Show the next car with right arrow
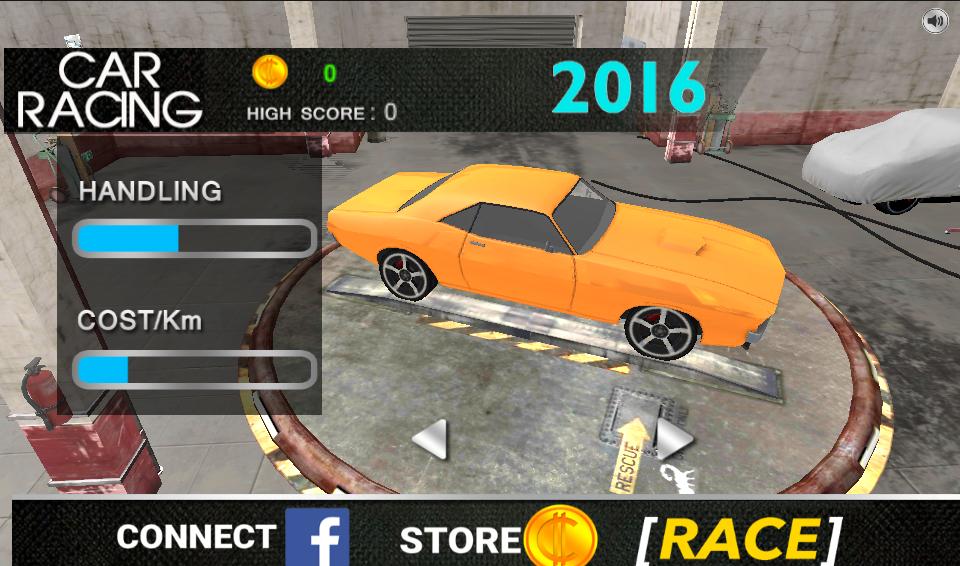The width and height of the screenshot is (960, 566). [673, 437]
